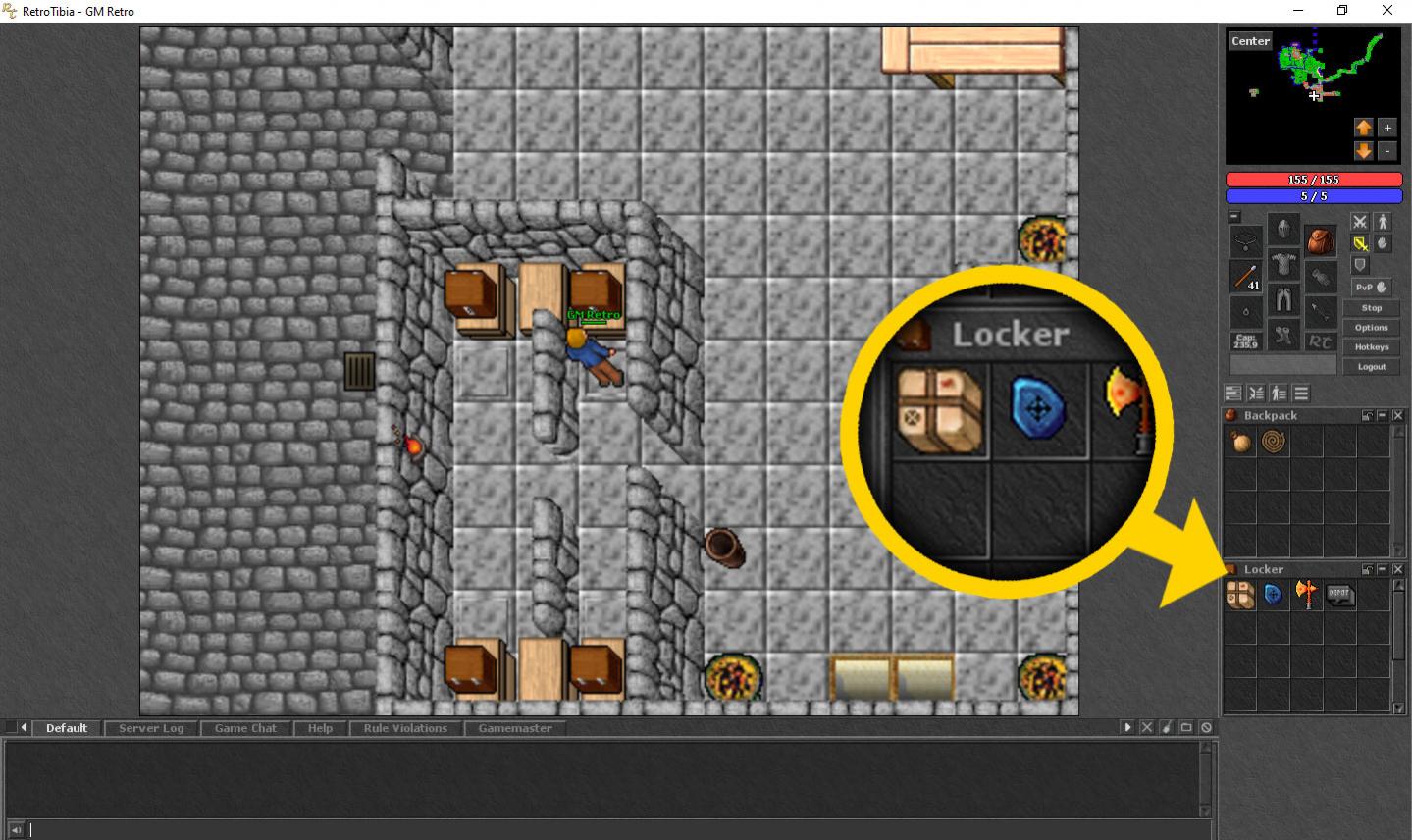Click the Logout button
The width and height of the screenshot is (1412, 840).
click(1371, 366)
